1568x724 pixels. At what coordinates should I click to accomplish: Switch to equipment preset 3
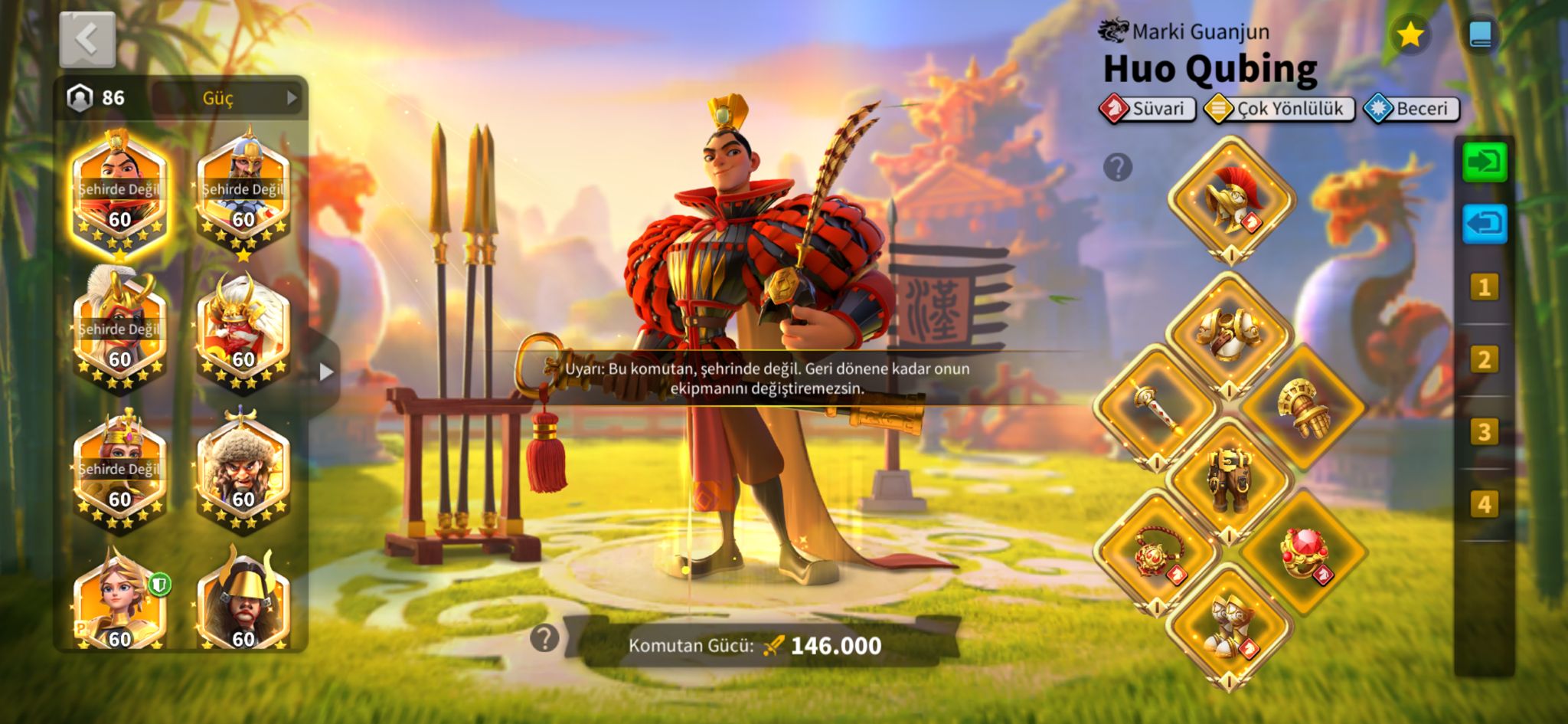coord(1484,432)
